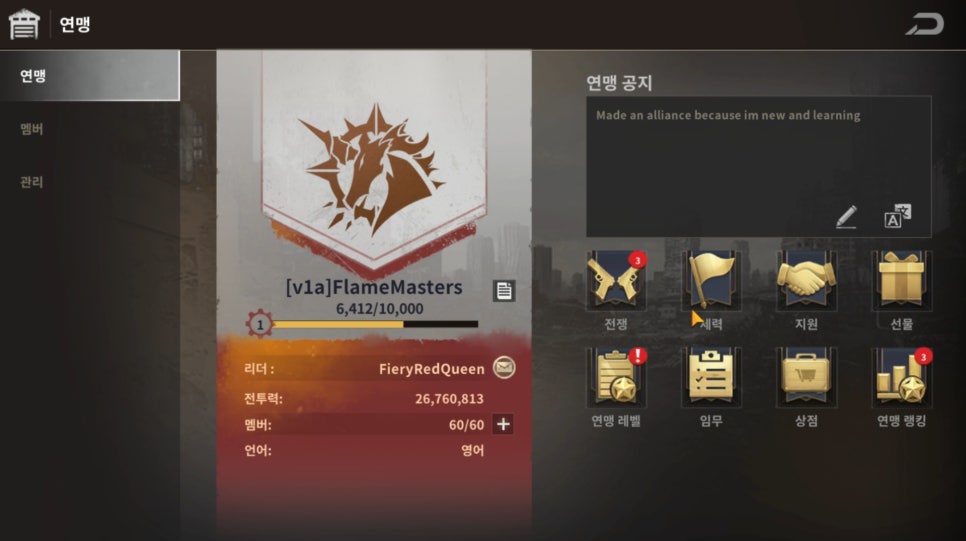The height and width of the screenshot is (541, 966).
Task: Open the territory flag icon
Action: (710, 281)
